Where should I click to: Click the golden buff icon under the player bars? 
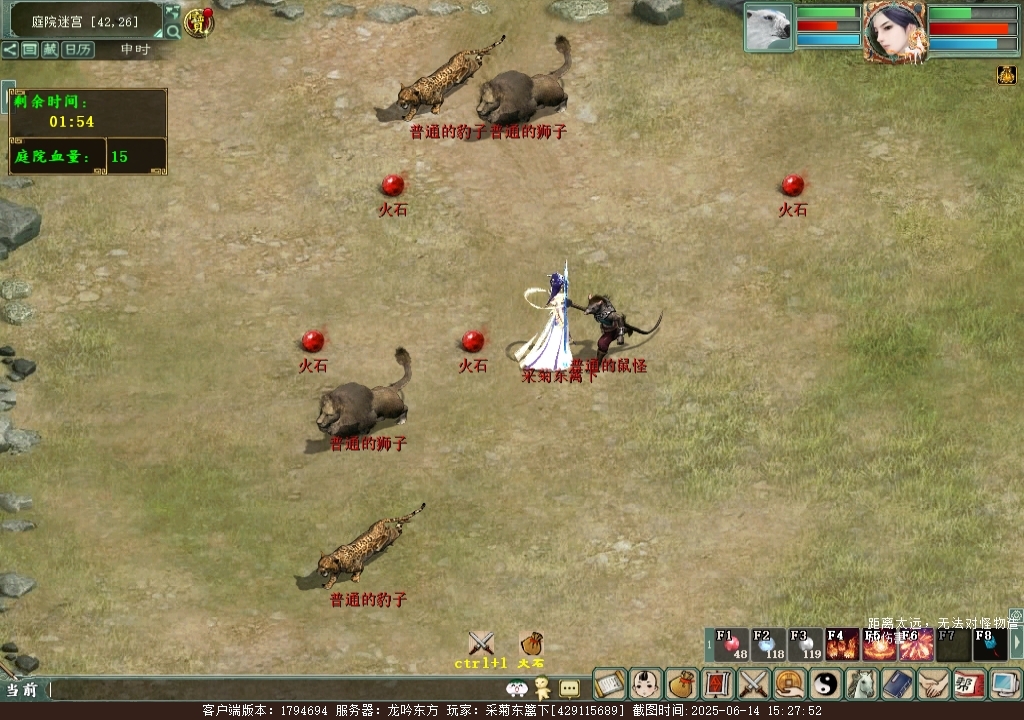point(1006,75)
